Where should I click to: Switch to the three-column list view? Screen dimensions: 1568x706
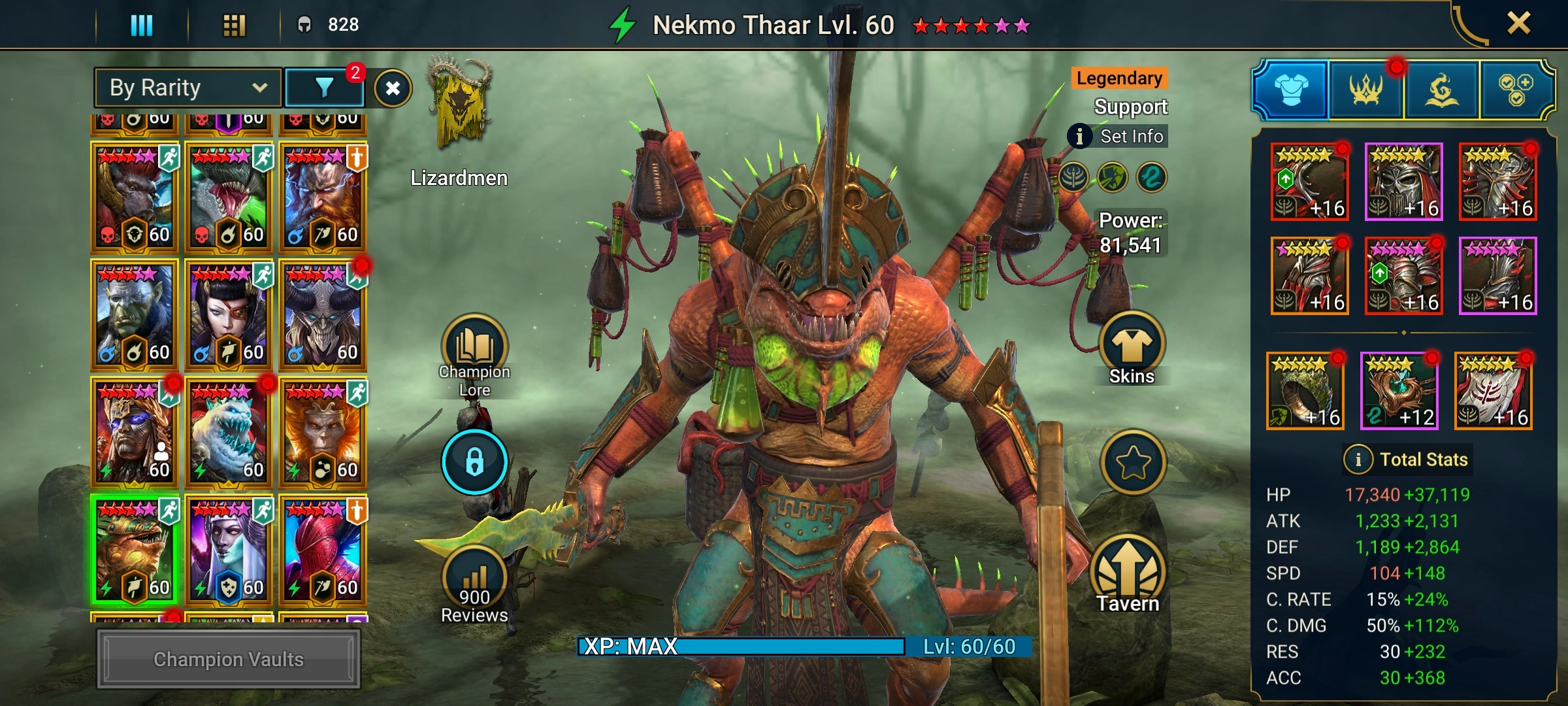tap(142, 25)
